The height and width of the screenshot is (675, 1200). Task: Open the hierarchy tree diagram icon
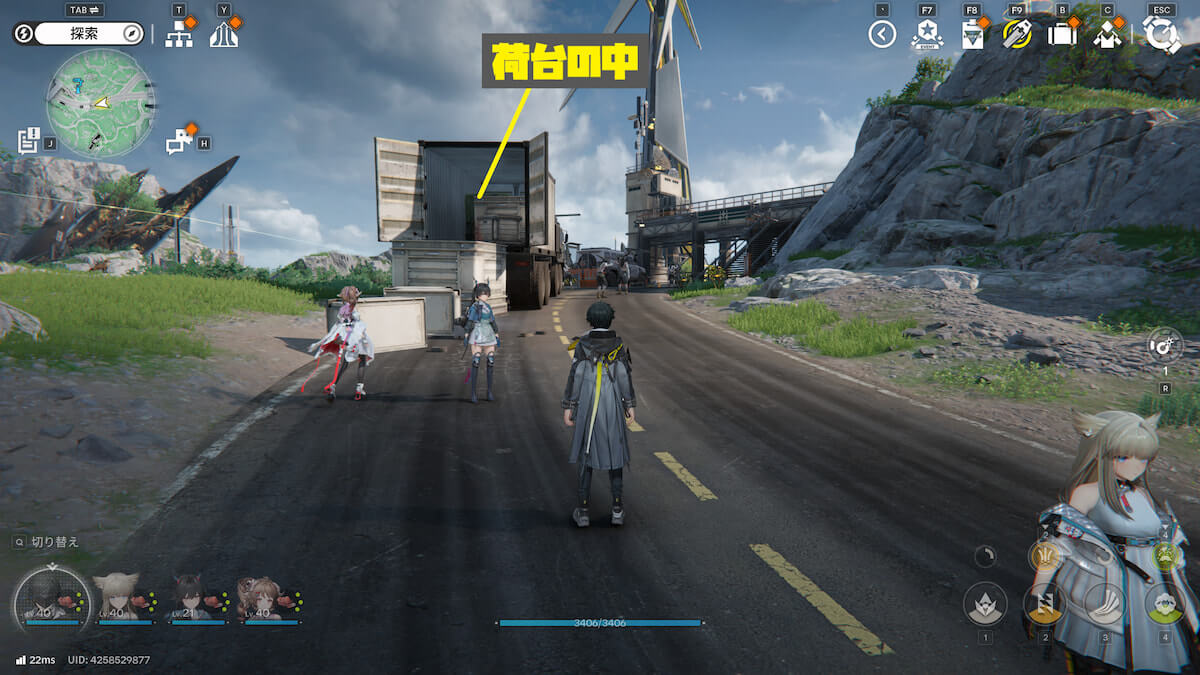(x=179, y=35)
